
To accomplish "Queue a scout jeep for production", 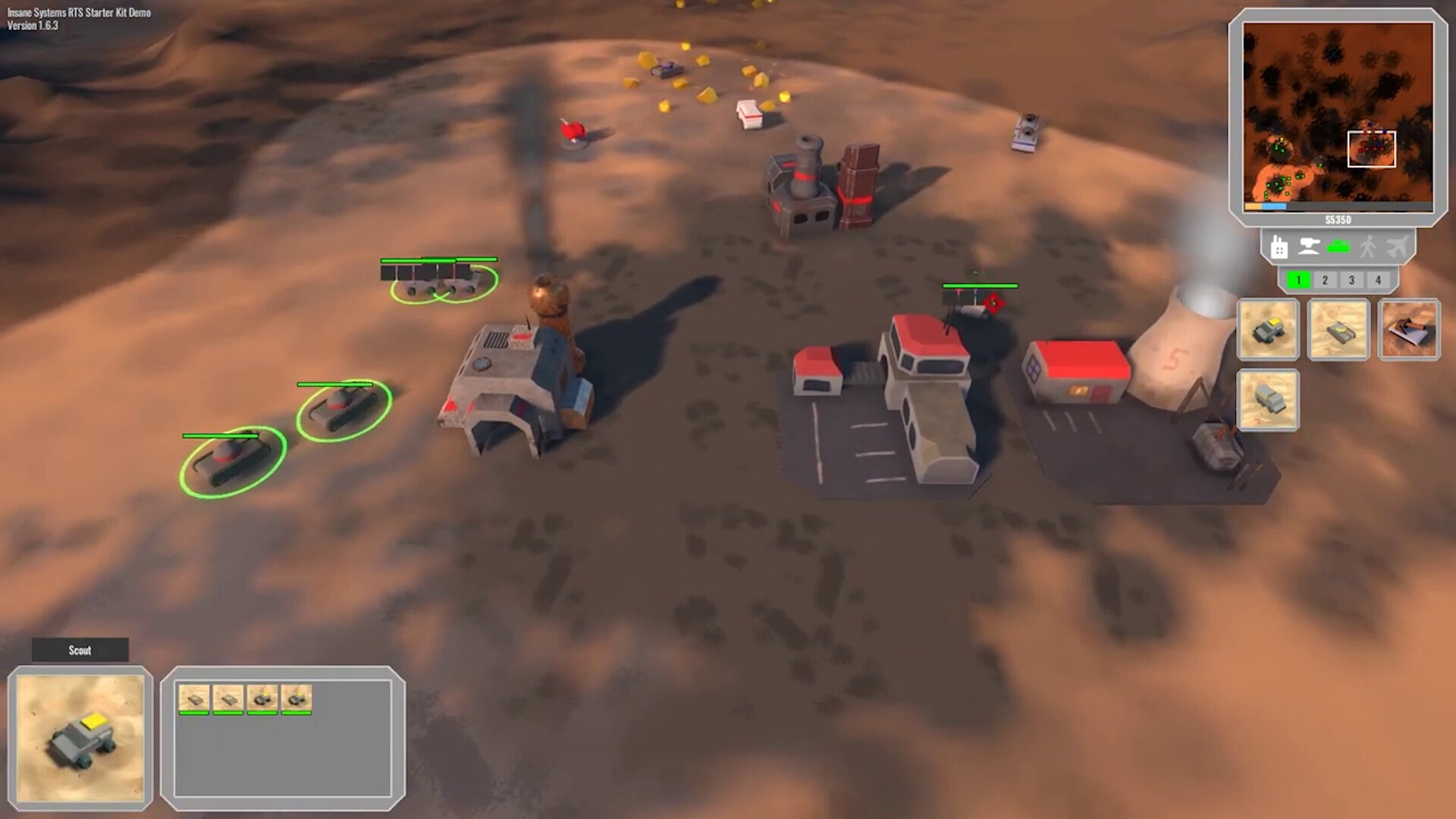I will tap(1268, 329).
